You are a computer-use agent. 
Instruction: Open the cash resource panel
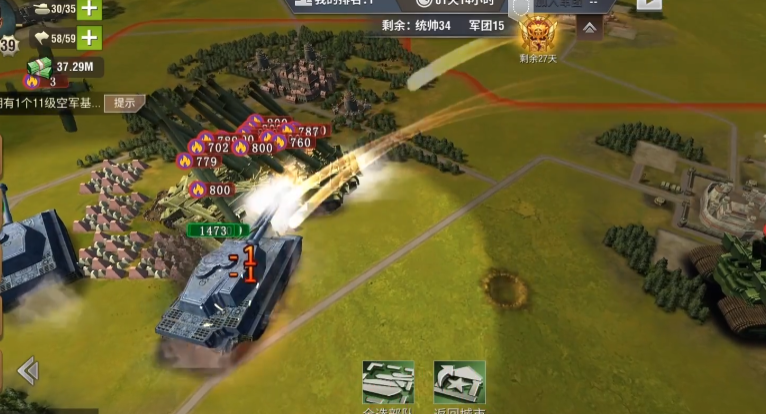(60, 67)
